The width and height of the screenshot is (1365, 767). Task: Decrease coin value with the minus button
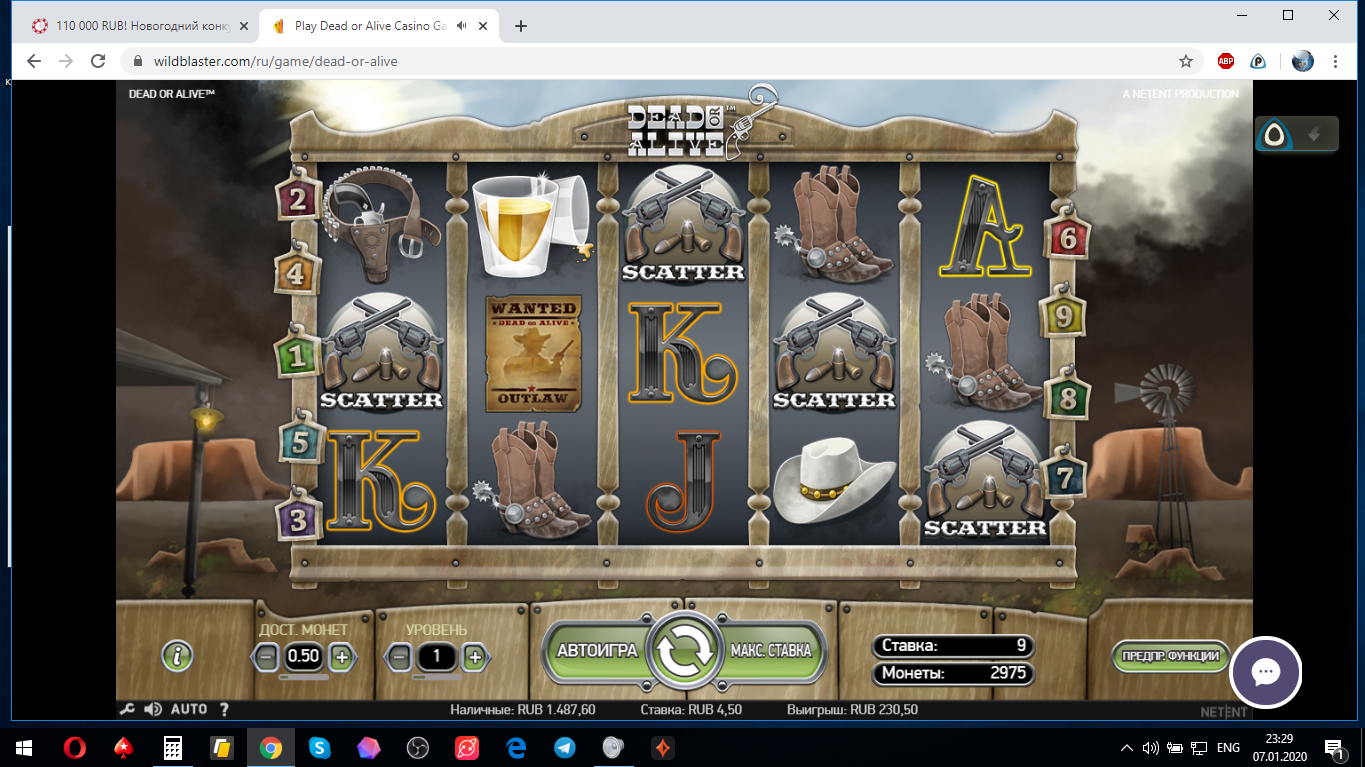[x=266, y=657]
